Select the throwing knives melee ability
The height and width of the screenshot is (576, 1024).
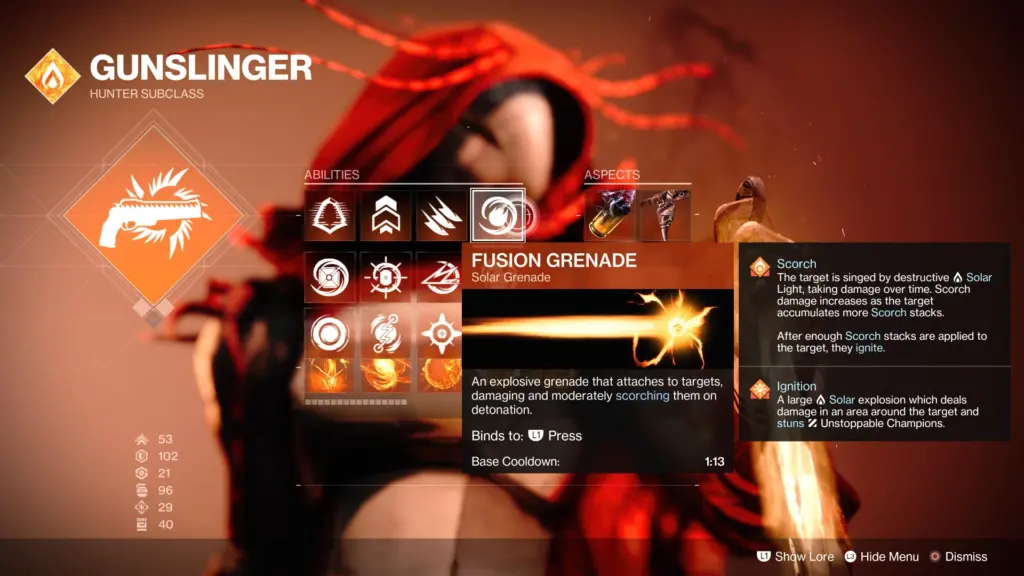pos(441,215)
